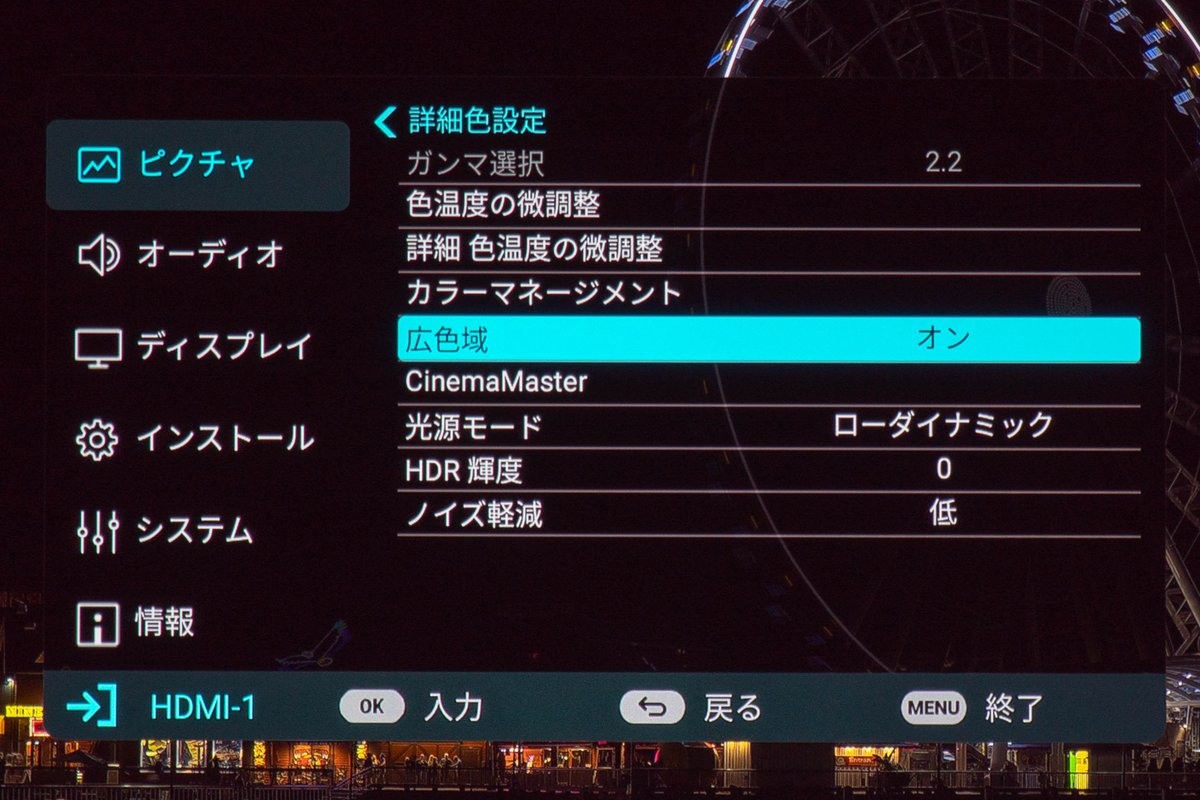Go to the システム section

(197, 531)
